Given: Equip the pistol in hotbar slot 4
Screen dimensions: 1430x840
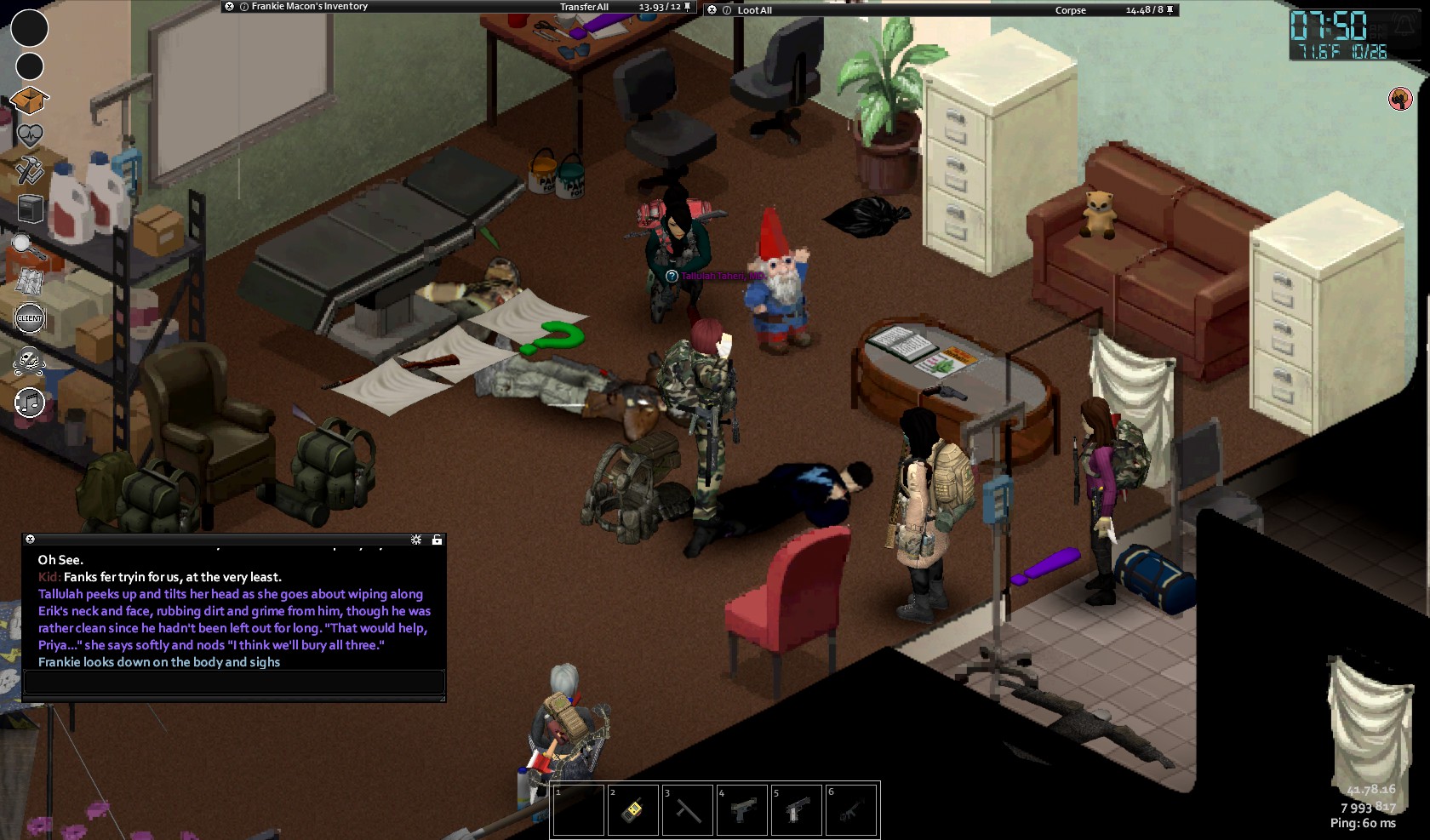Looking at the screenshot, I should [x=742, y=809].
